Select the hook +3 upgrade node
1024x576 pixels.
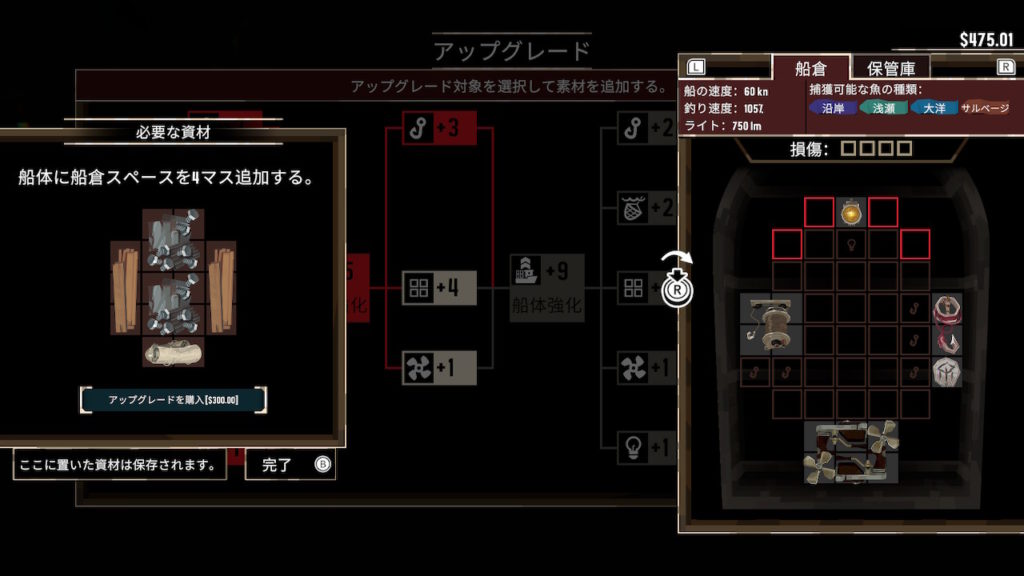[x=439, y=128]
